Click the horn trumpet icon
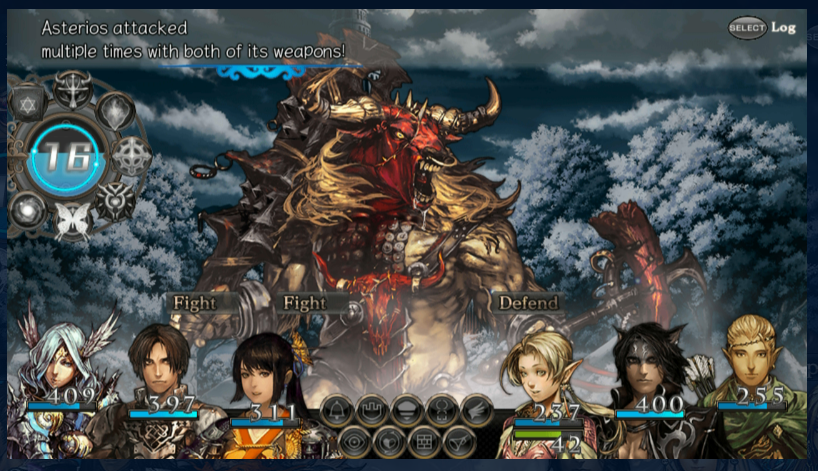Viewport: 818px width, 471px height. click(x=459, y=440)
